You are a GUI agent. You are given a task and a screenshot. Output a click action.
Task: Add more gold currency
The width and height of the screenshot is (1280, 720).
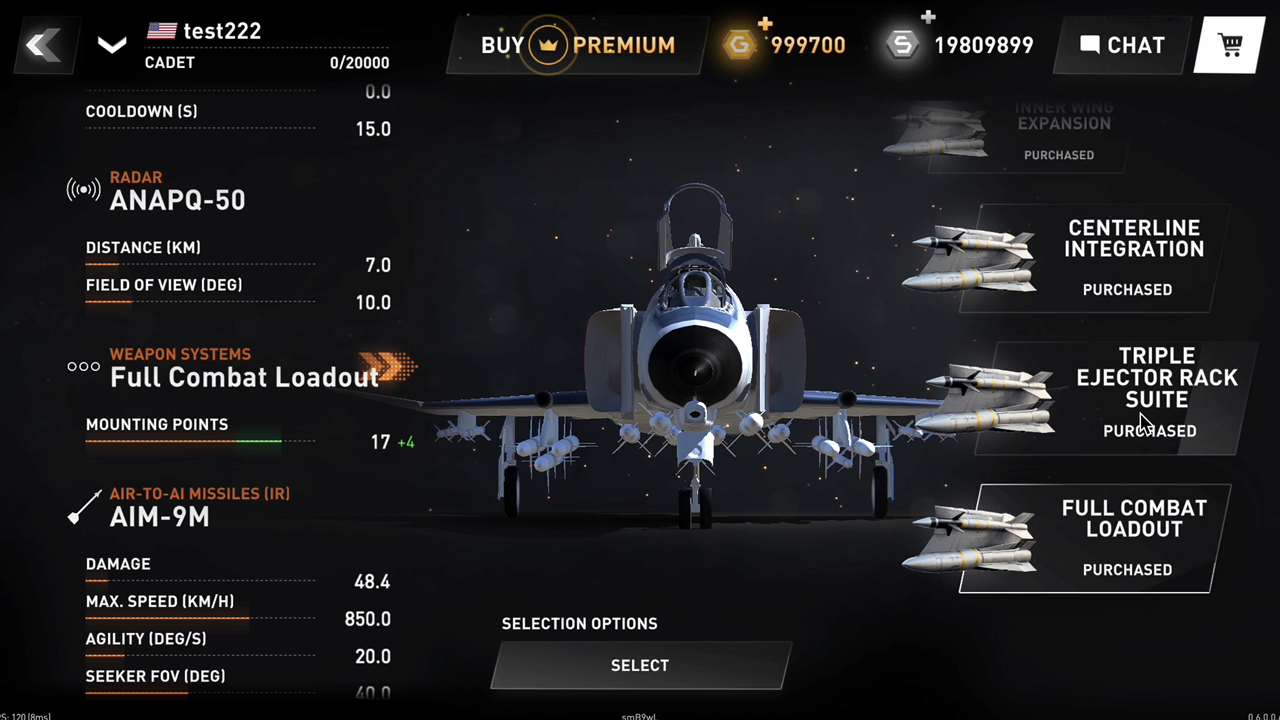[765, 22]
